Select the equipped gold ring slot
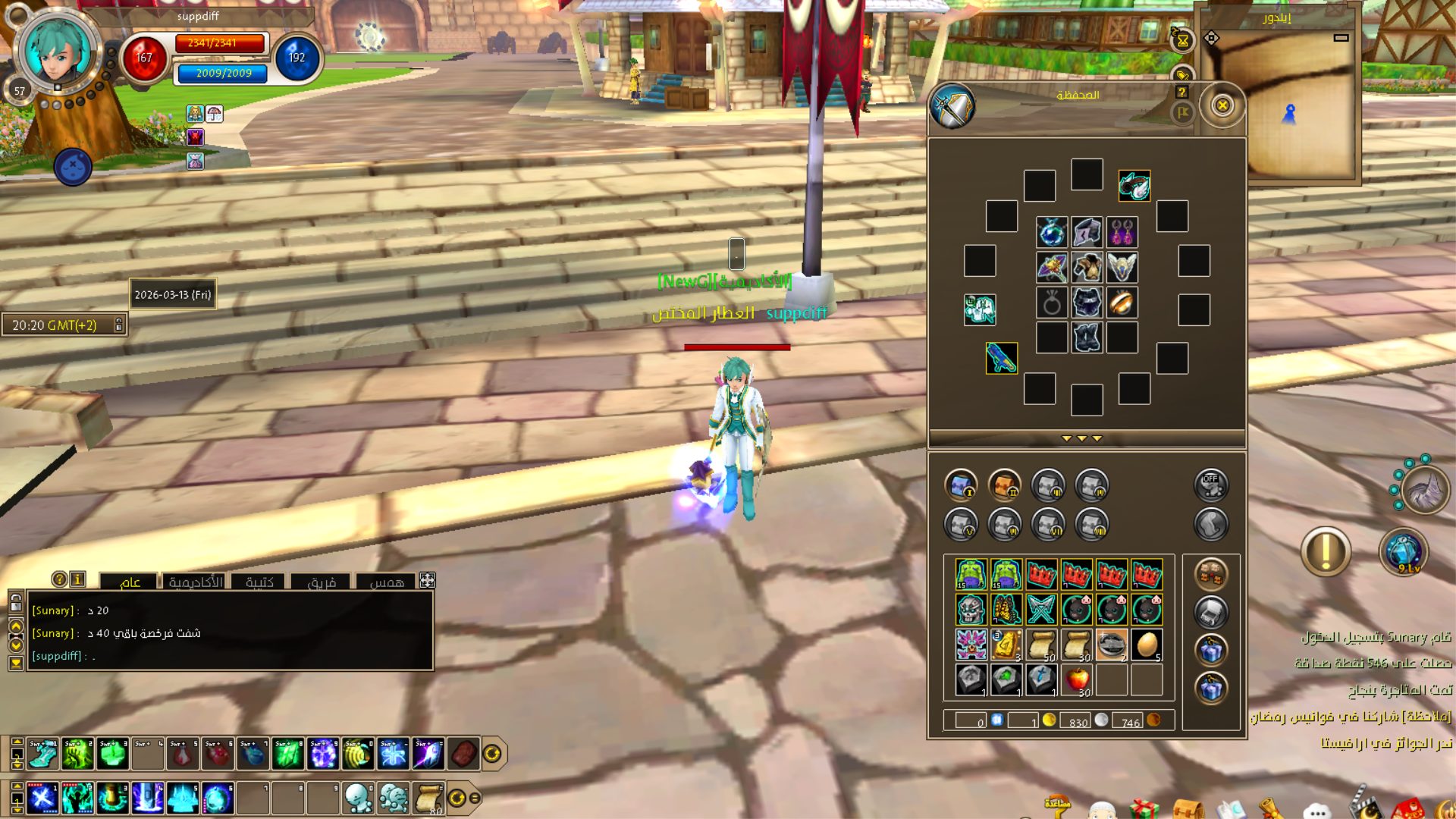 point(1122,303)
